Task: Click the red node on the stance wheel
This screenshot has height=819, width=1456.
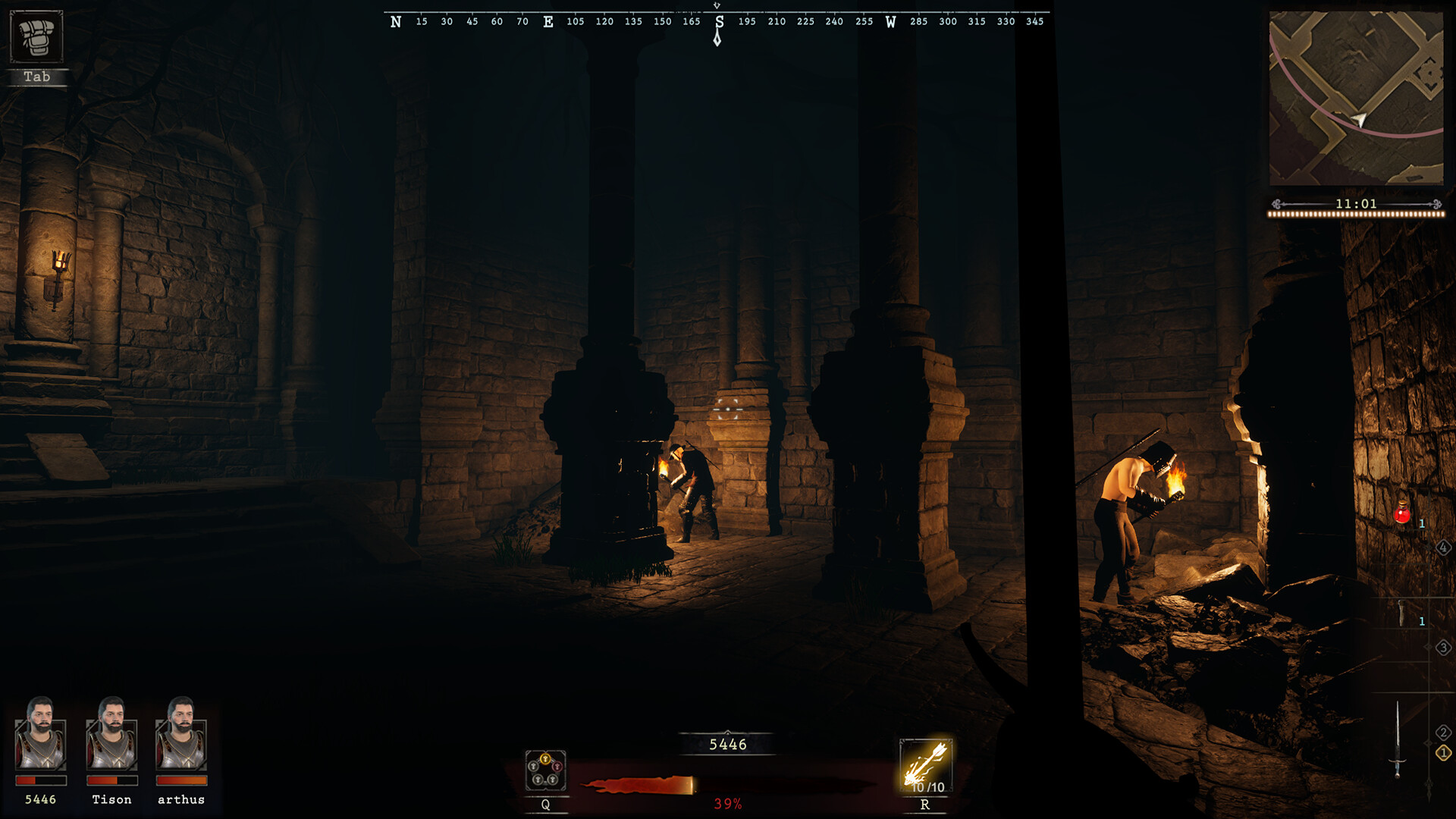Action: (557, 766)
